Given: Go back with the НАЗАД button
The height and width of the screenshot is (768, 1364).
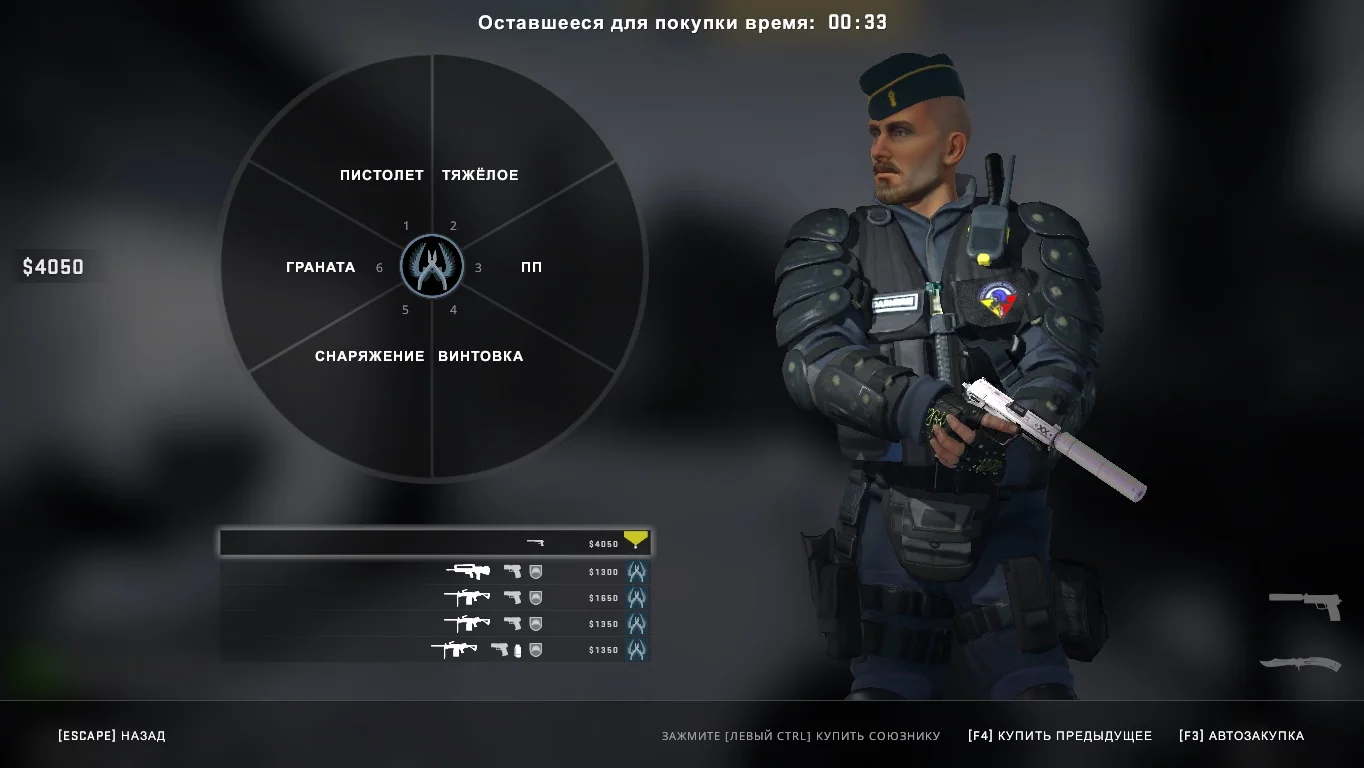Looking at the screenshot, I should click(x=111, y=736).
